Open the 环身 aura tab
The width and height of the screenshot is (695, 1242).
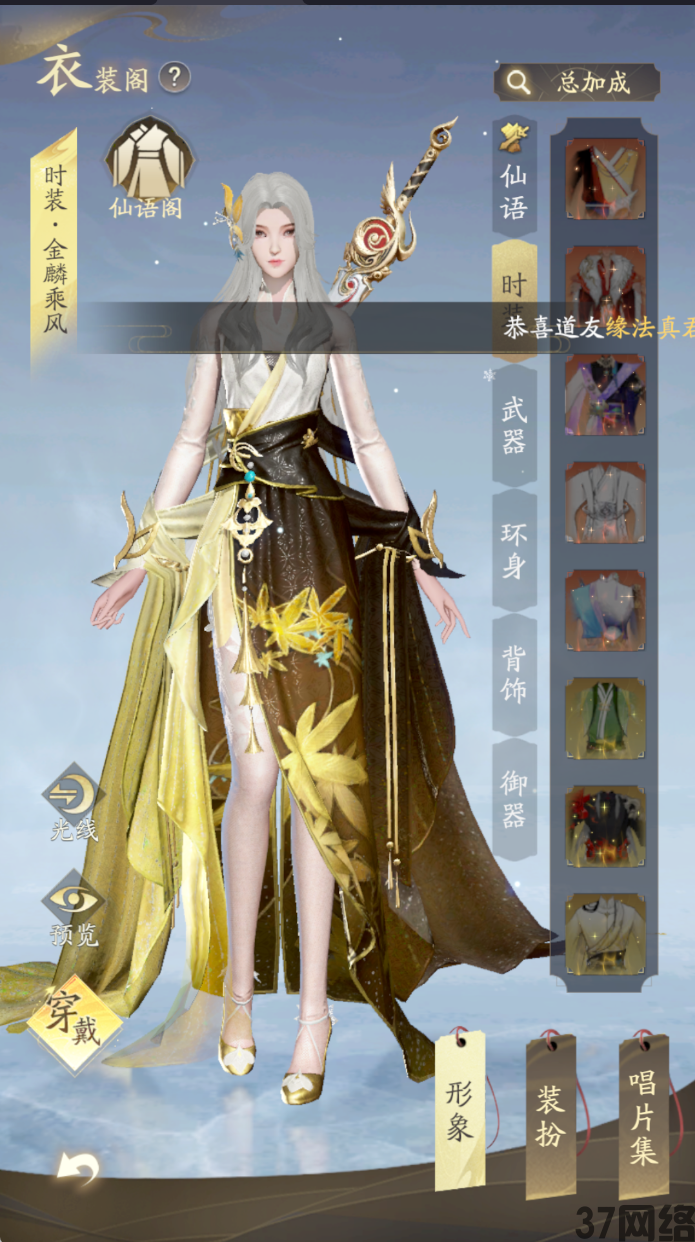(514, 550)
